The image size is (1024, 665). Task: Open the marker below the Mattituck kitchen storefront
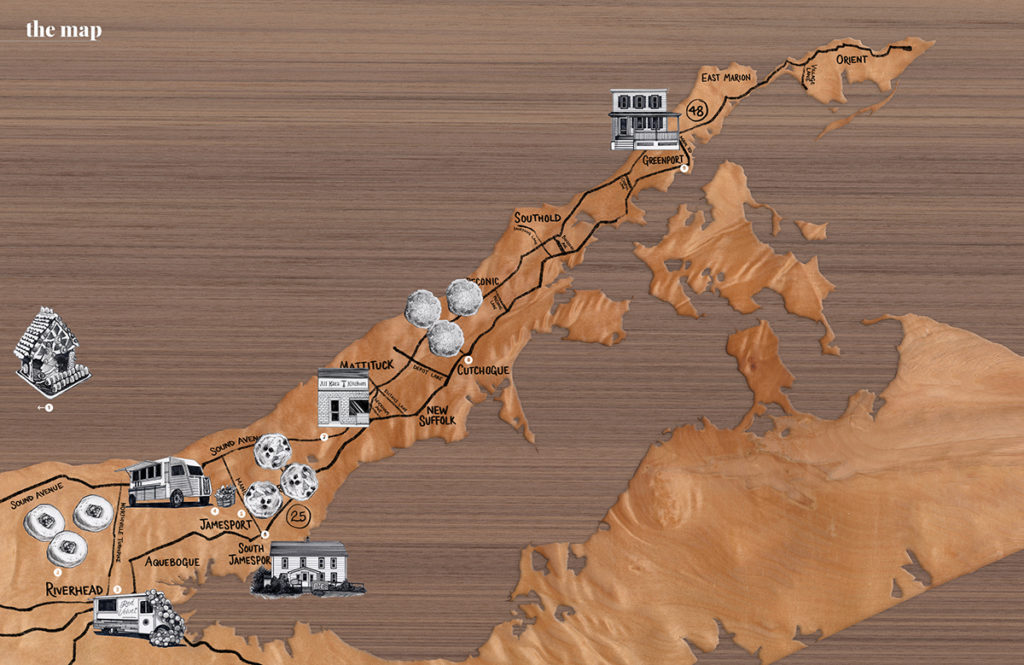pyautogui.click(x=324, y=437)
